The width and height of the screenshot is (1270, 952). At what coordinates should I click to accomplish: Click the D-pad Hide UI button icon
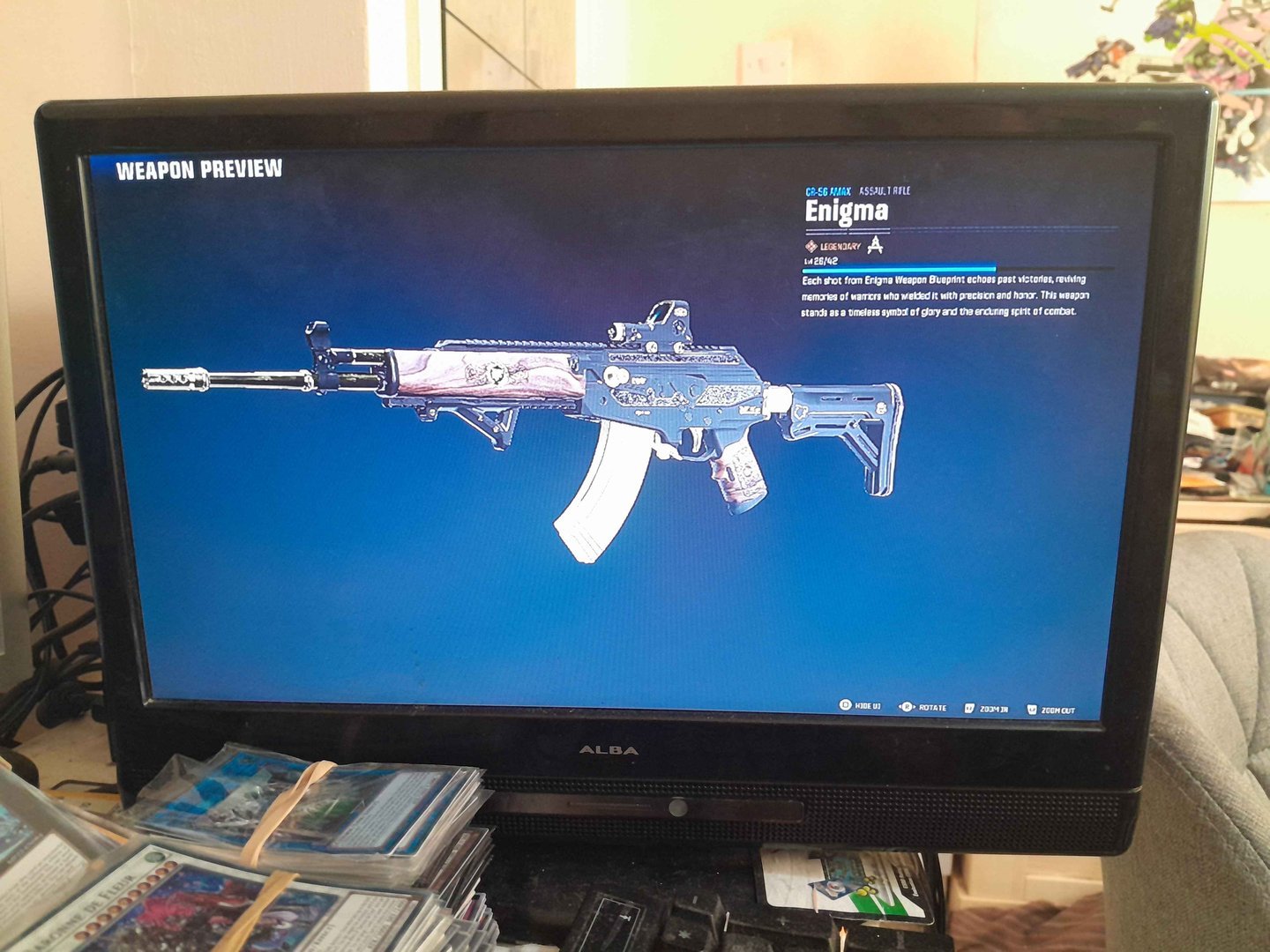[844, 705]
